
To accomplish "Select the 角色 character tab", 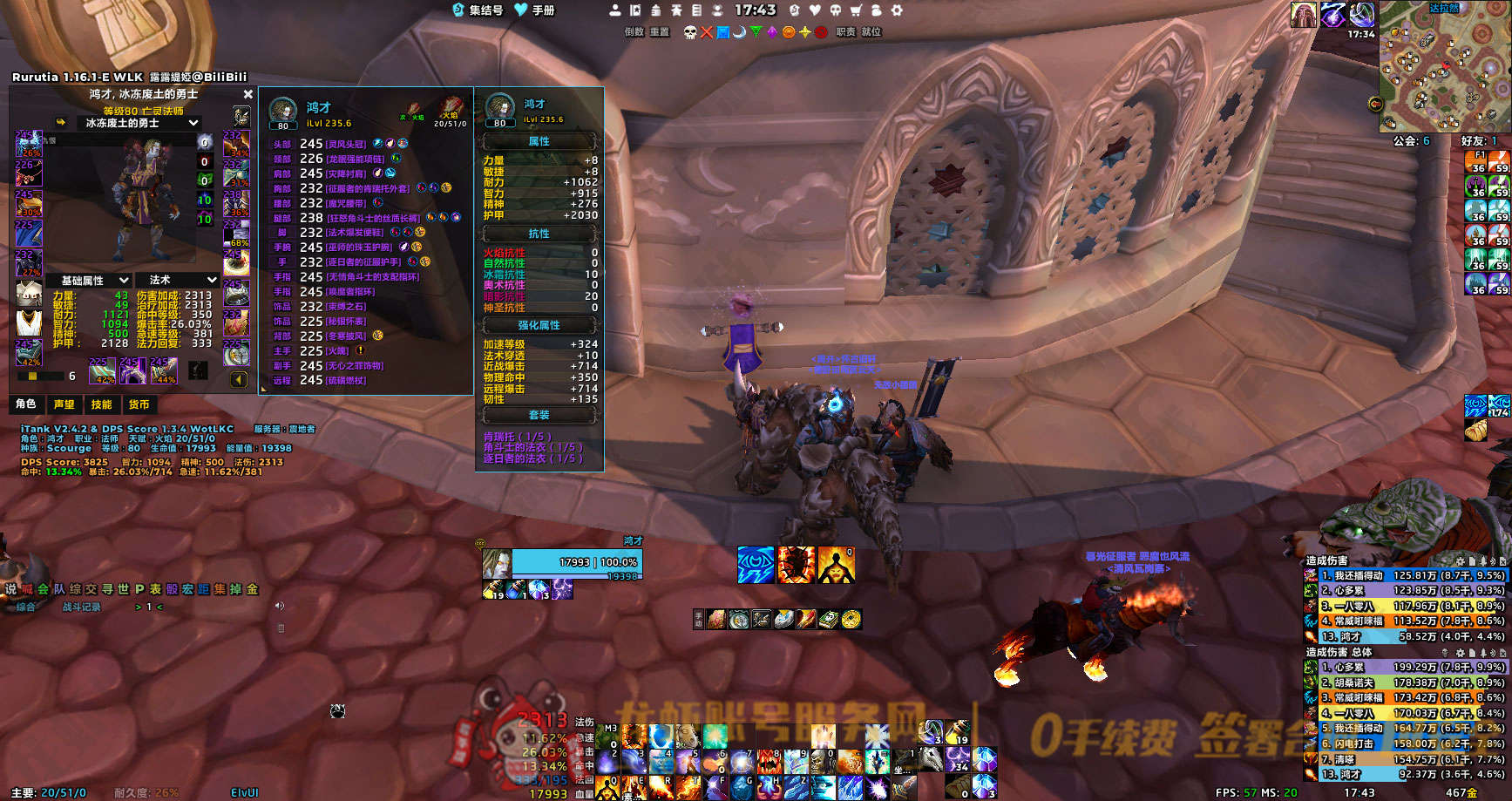I will point(26,404).
